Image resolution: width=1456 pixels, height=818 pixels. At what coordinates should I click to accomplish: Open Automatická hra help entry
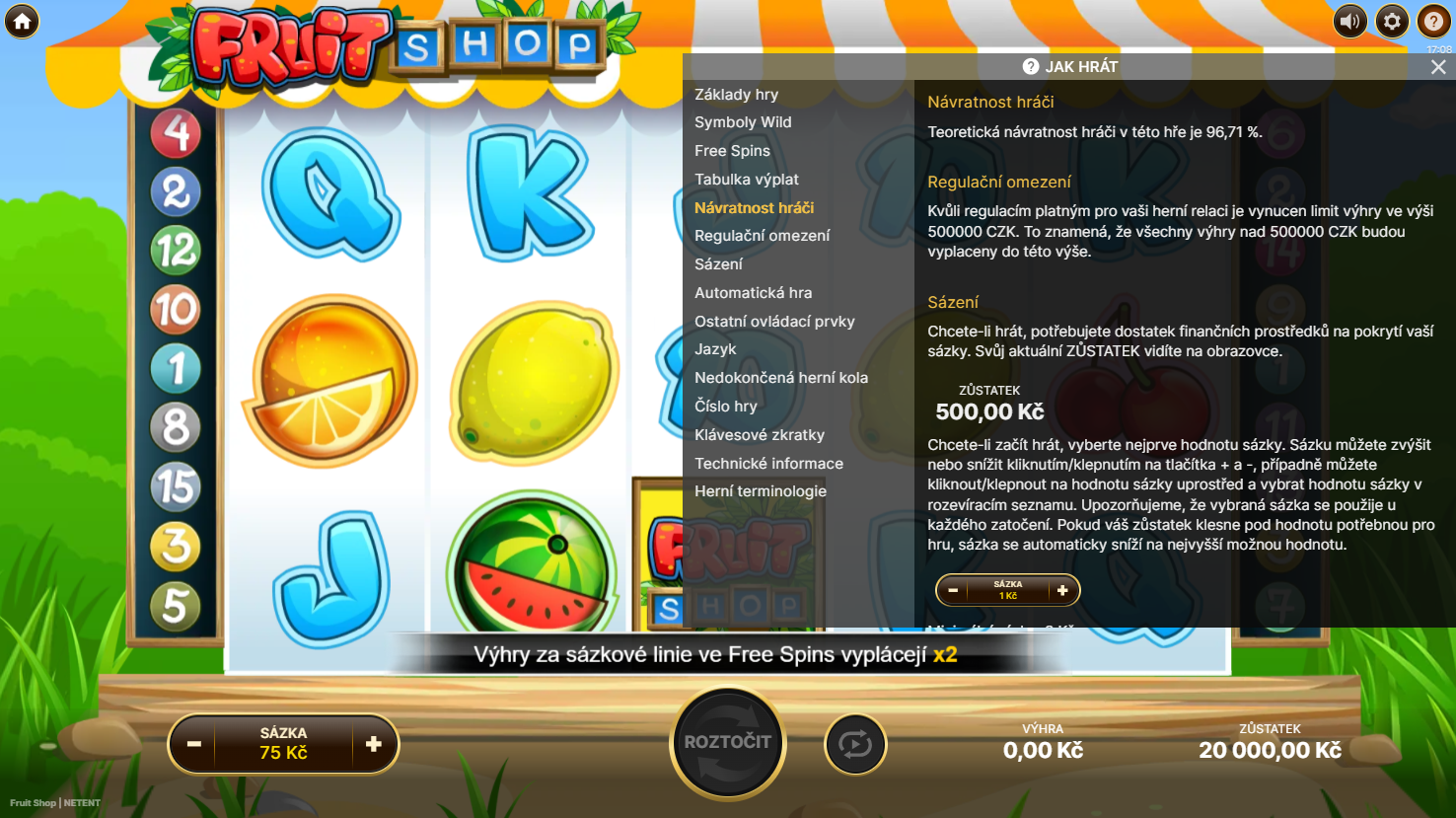[753, 293]
